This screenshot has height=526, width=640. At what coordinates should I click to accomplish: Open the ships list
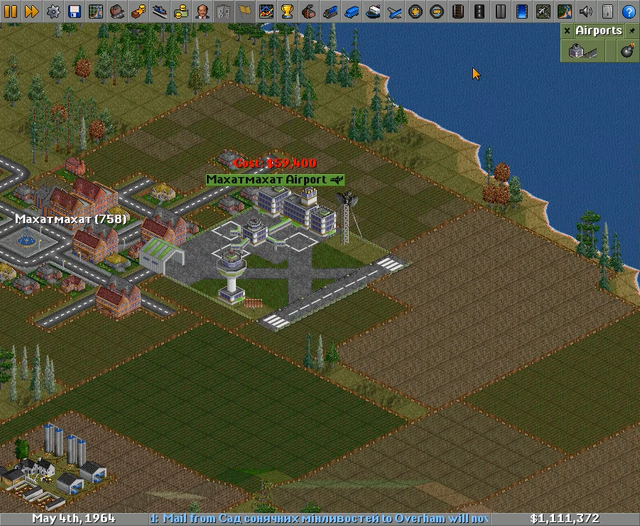tap(373, 11)
